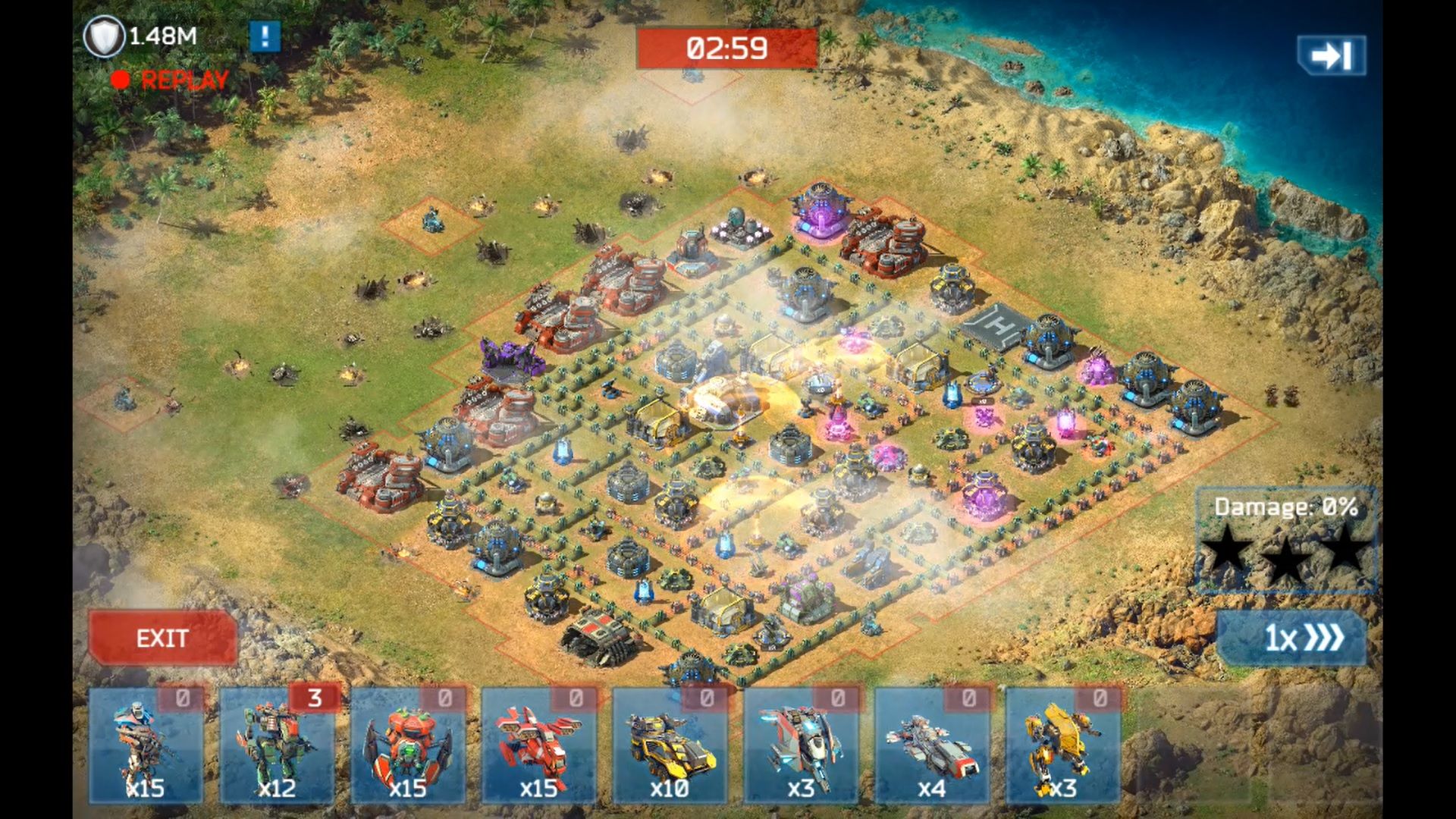Select the x12 green mech unit card
Screen dimensions: 1456x819
coord(277,745)
